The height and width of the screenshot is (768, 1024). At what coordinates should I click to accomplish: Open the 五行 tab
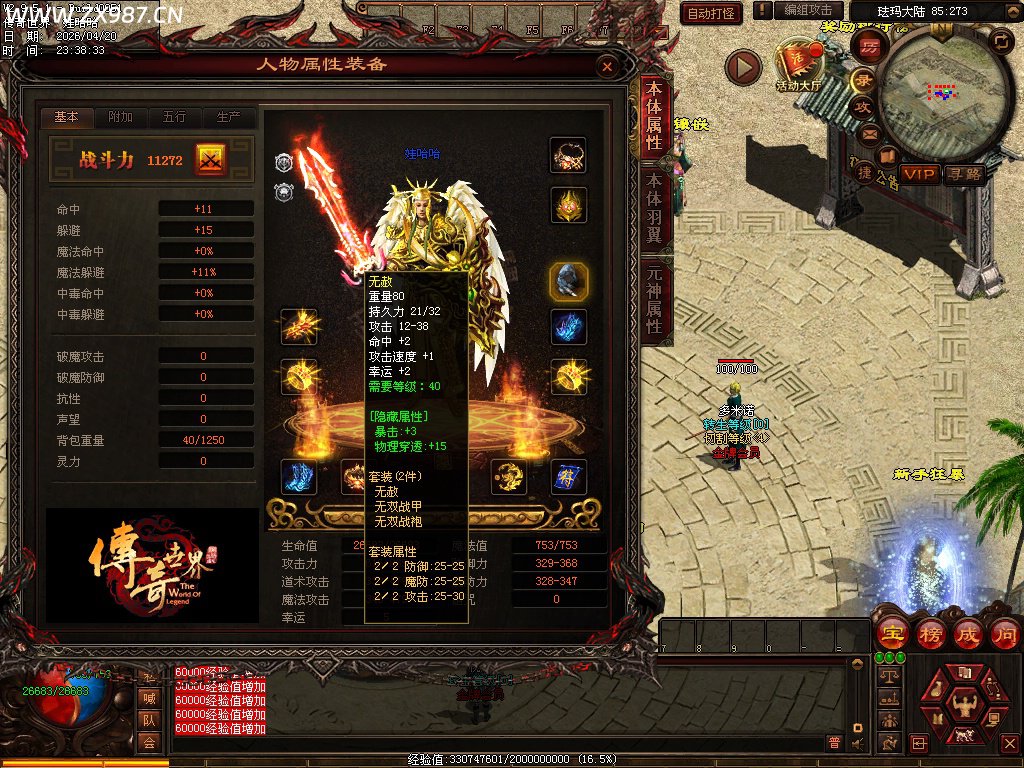click(x=174, y=117)
